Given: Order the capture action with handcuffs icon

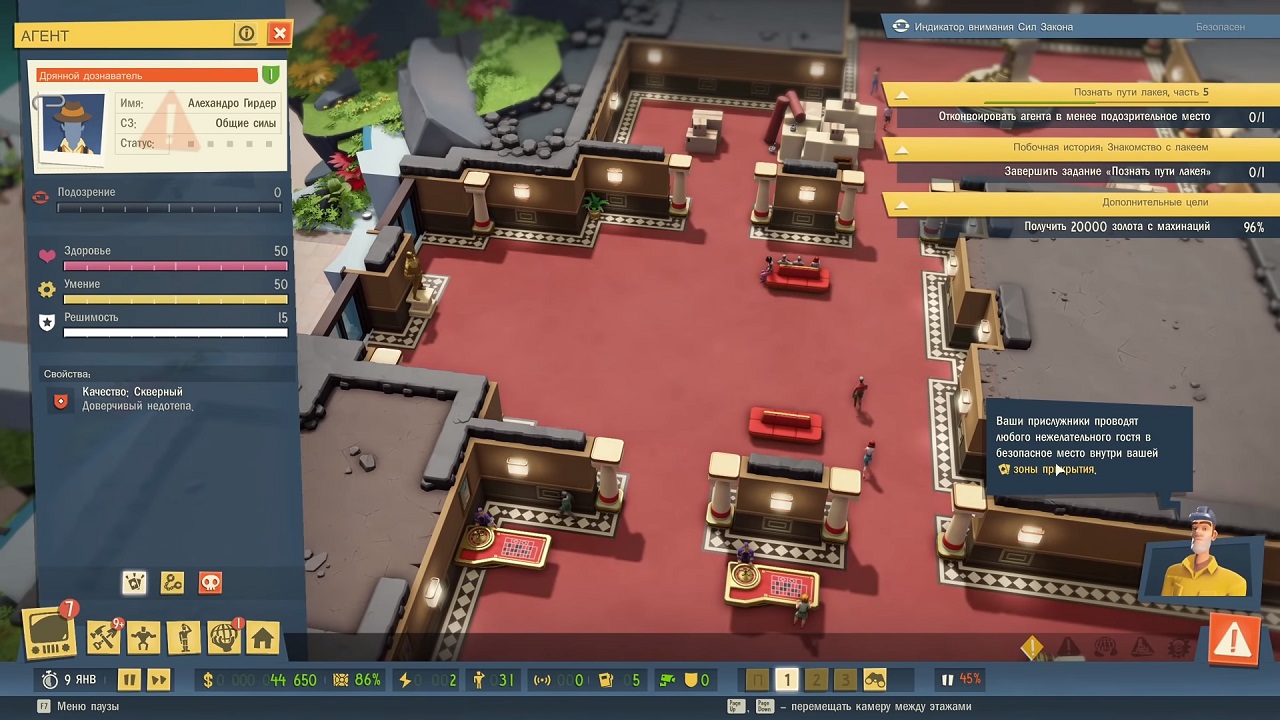Looking at the screenshot, I should tap(172, 582).
